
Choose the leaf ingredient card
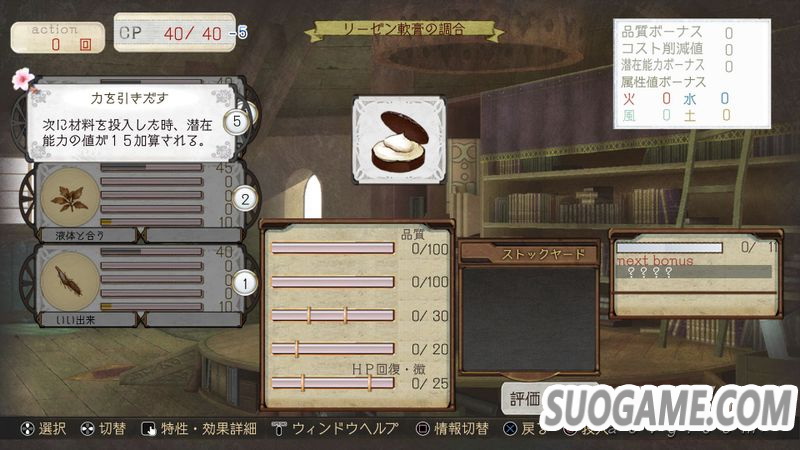click(69, 198)
